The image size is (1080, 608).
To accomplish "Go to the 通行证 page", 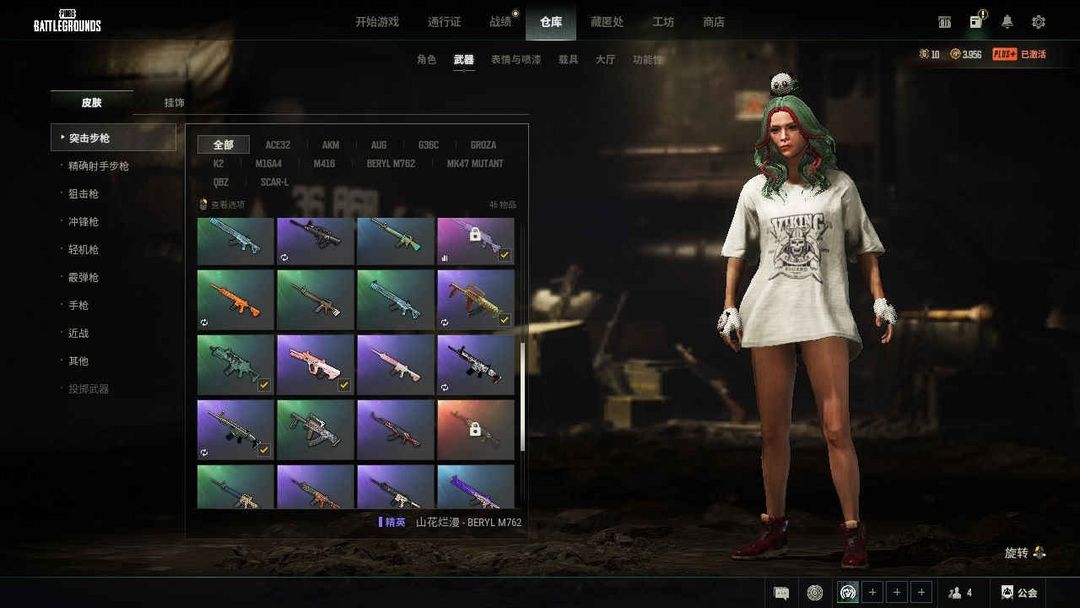I will (444, 22).
